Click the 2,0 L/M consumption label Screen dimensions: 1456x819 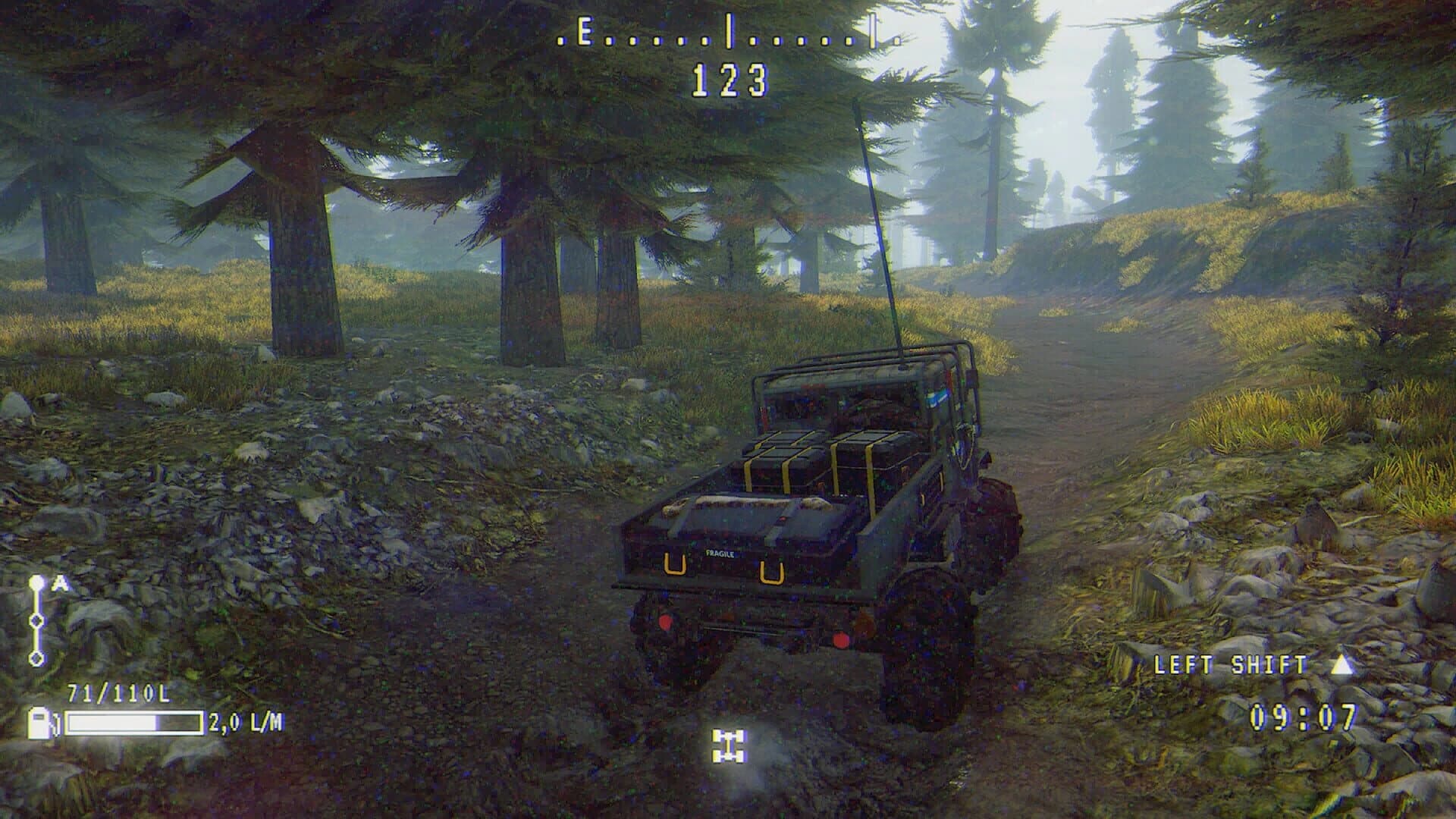[245, 723]
